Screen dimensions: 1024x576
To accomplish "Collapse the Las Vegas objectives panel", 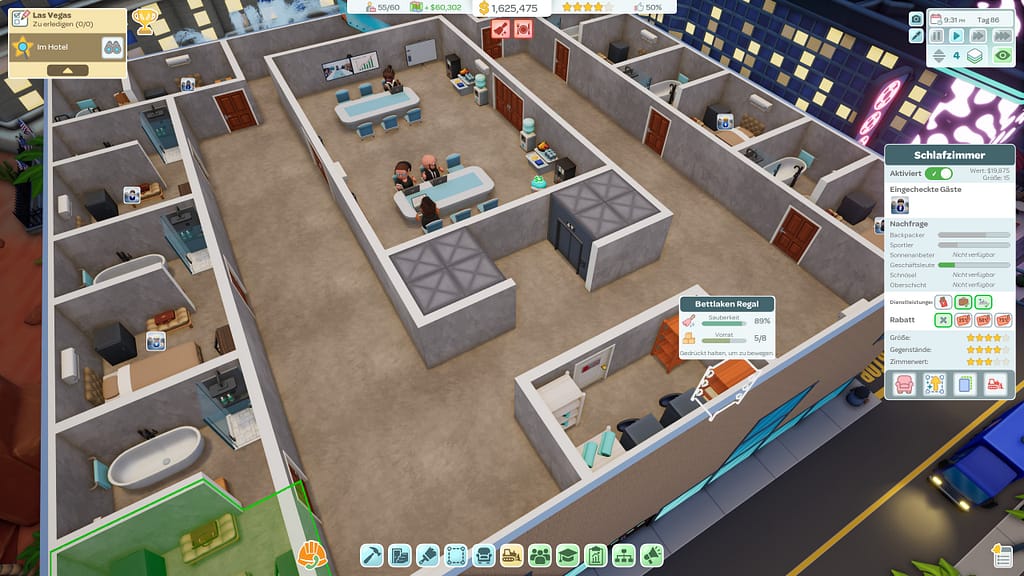I will pyautogui.click(x=68, y=70).
